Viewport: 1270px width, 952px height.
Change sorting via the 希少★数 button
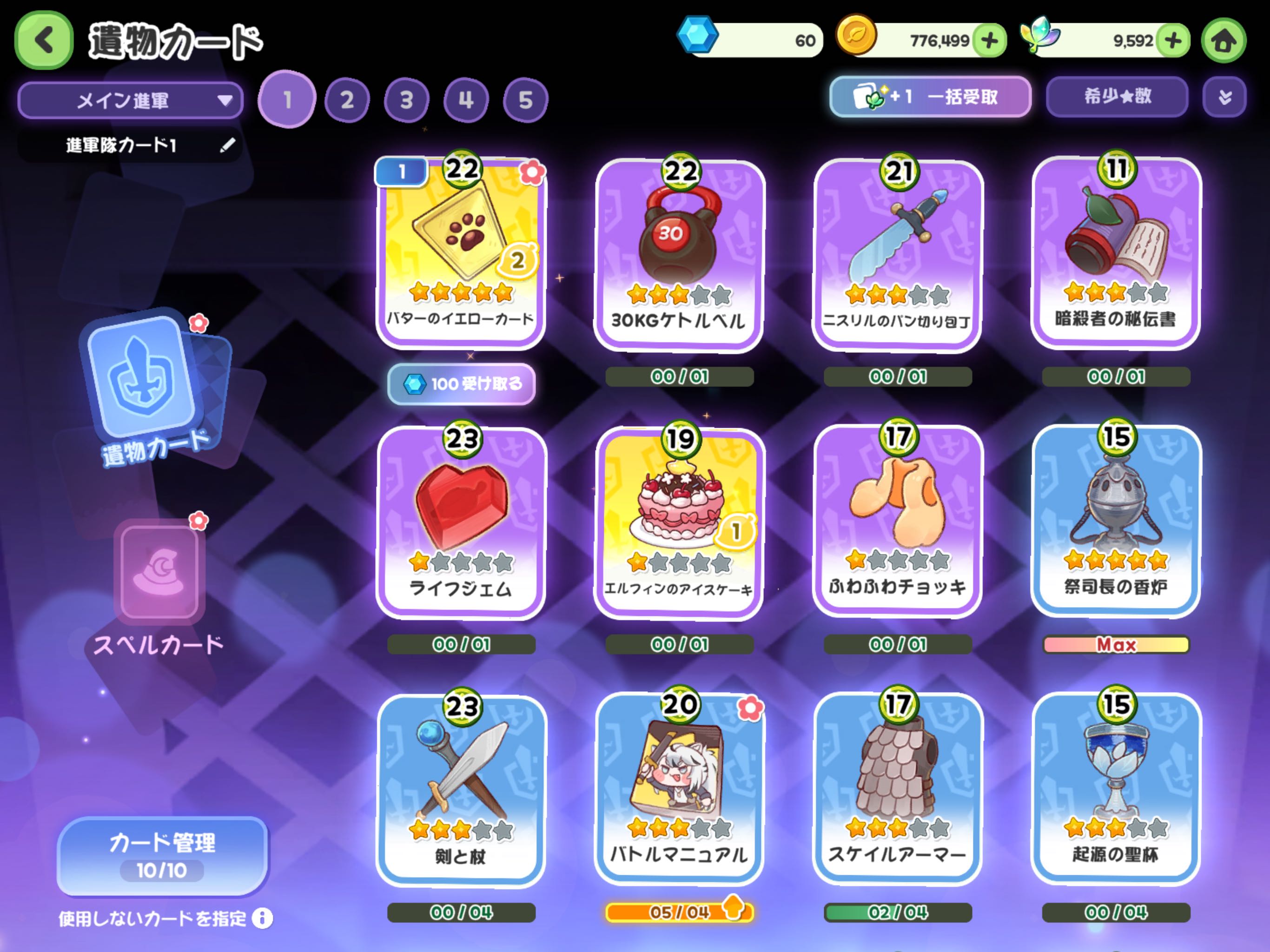[x=1117, y=97]
